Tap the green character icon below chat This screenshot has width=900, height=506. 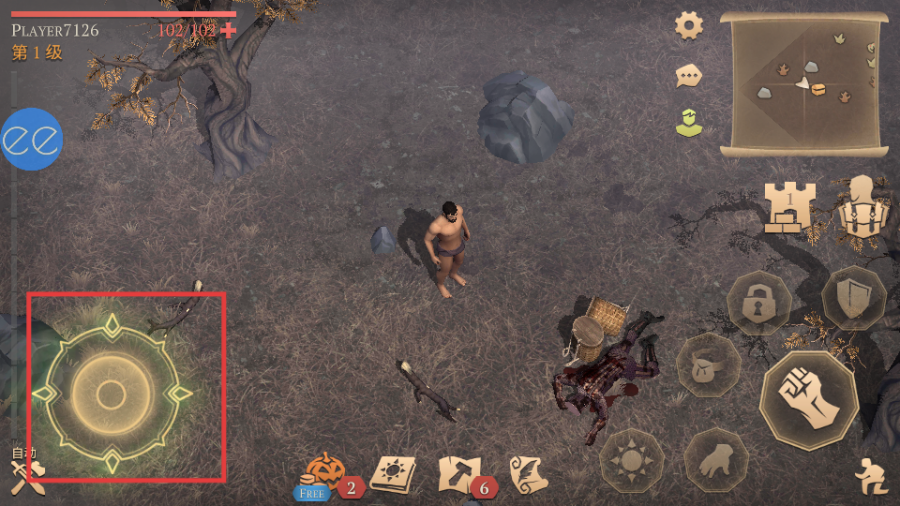(x=689, y=123)
